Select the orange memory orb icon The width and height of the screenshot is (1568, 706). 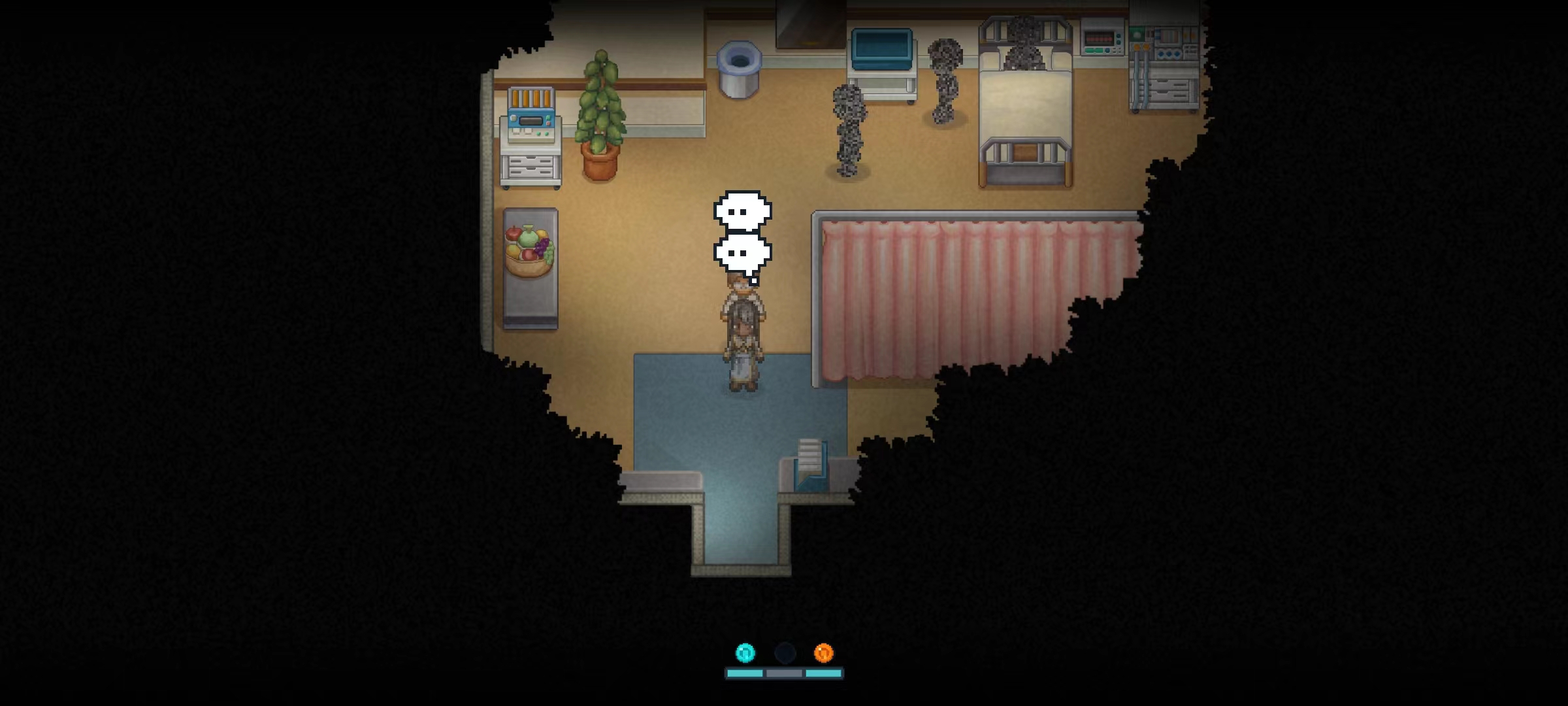tap(823, 652)
